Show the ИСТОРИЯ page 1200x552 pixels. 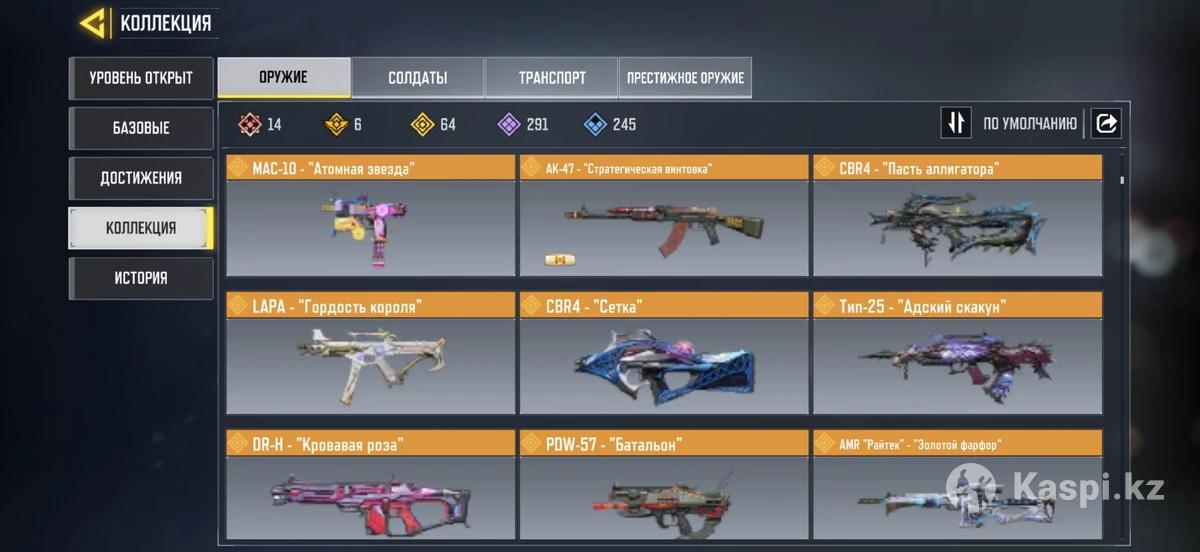click(x=141, y=278)
